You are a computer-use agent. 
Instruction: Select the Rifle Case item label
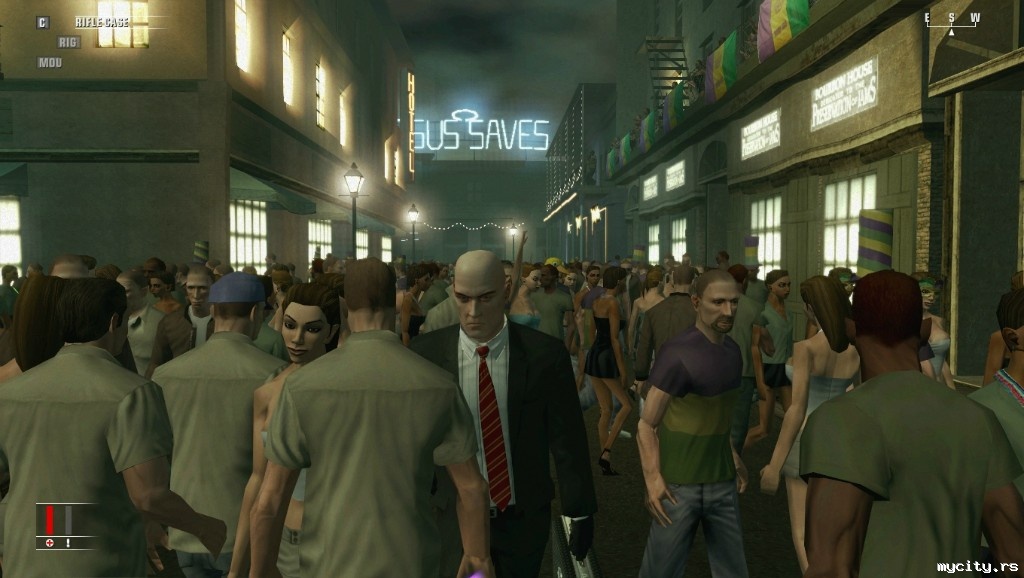click(x=101, y=22)
